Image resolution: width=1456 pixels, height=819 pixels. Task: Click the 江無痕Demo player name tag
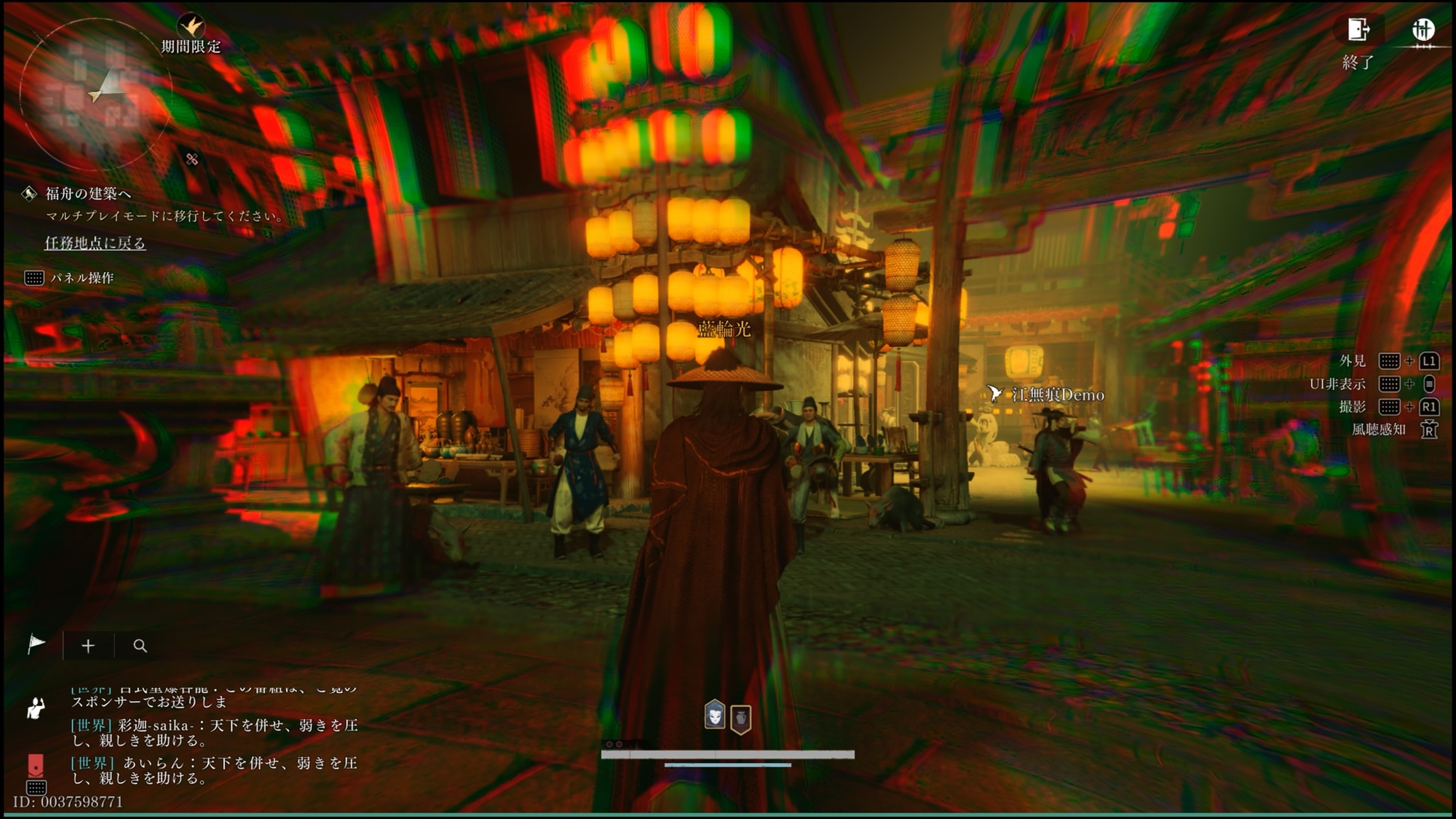point(1057,395)
